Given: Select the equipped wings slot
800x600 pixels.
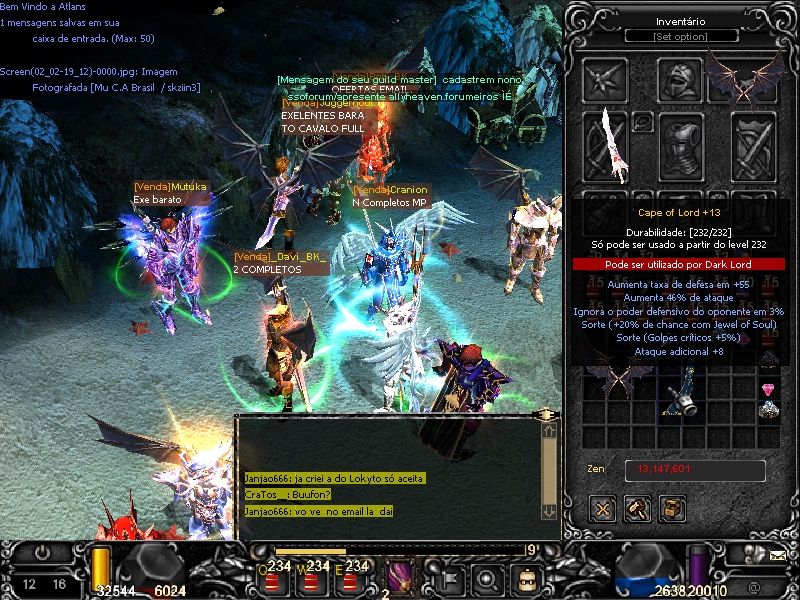Looking at the screenshot, I should (745, 78).
